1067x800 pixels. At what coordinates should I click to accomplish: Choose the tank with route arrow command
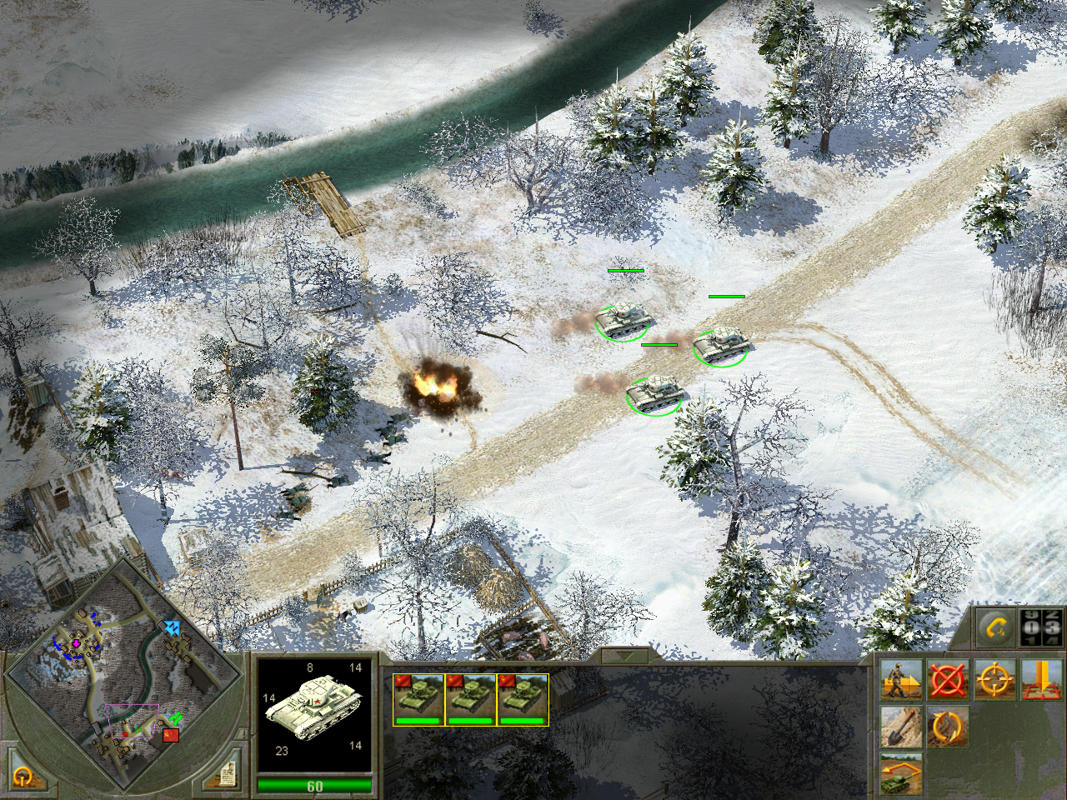coord(902,773)
